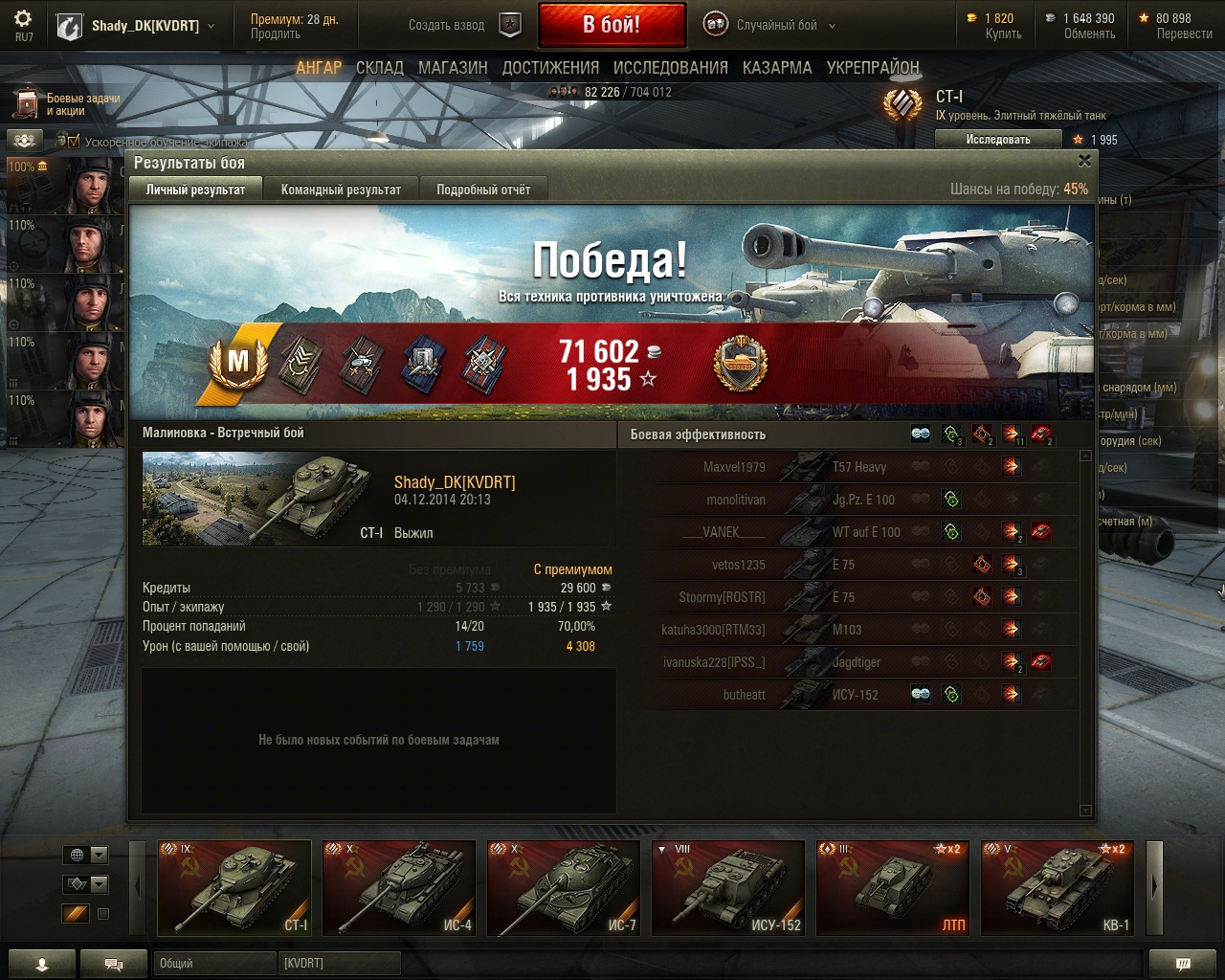Screen dimensions: 1225x980
Task: Open the СКЛАД menu
Action: tap(380, 68)
